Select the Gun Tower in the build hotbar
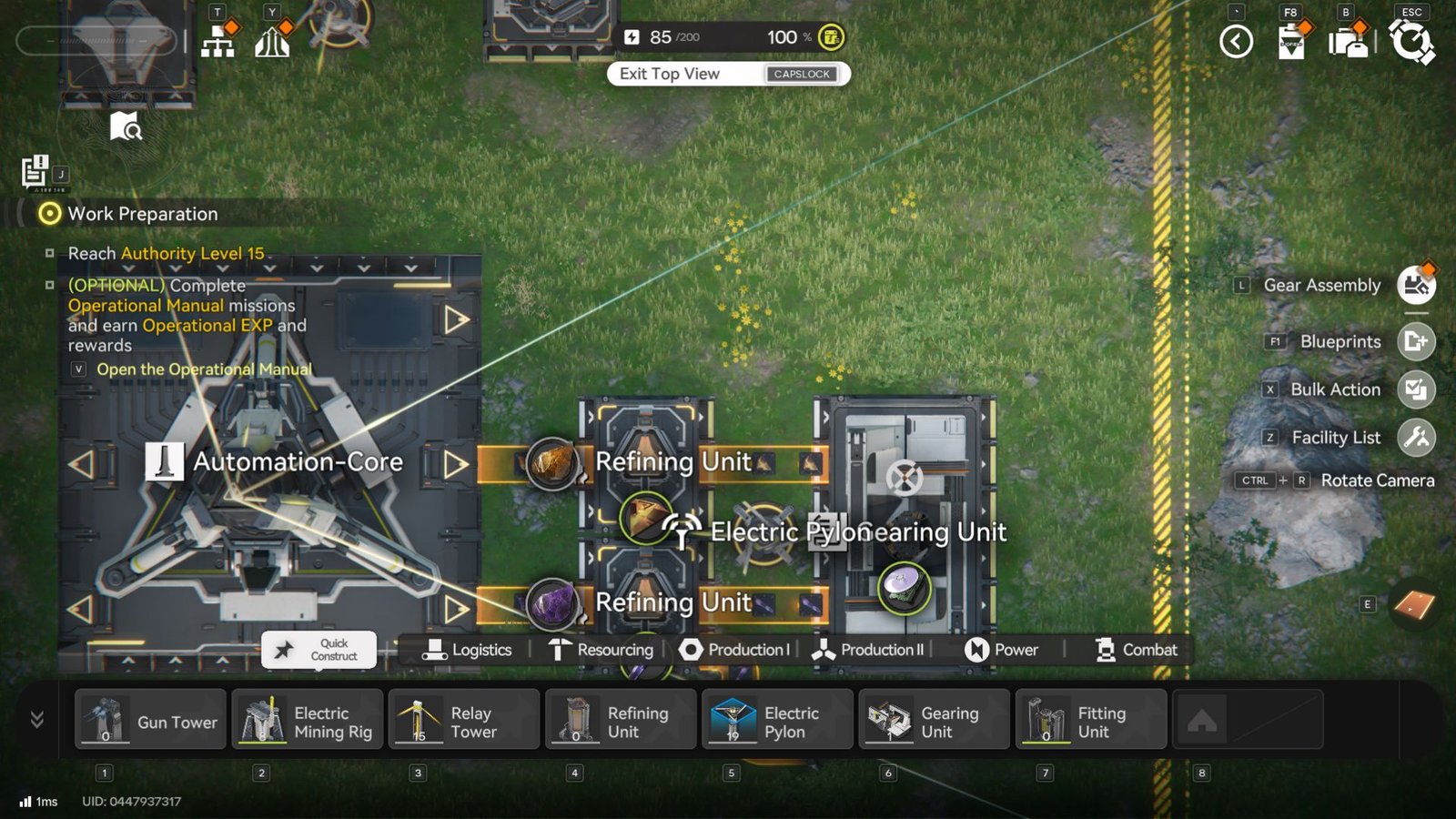This screenshot has width=1456, height=819. point(149,719)
